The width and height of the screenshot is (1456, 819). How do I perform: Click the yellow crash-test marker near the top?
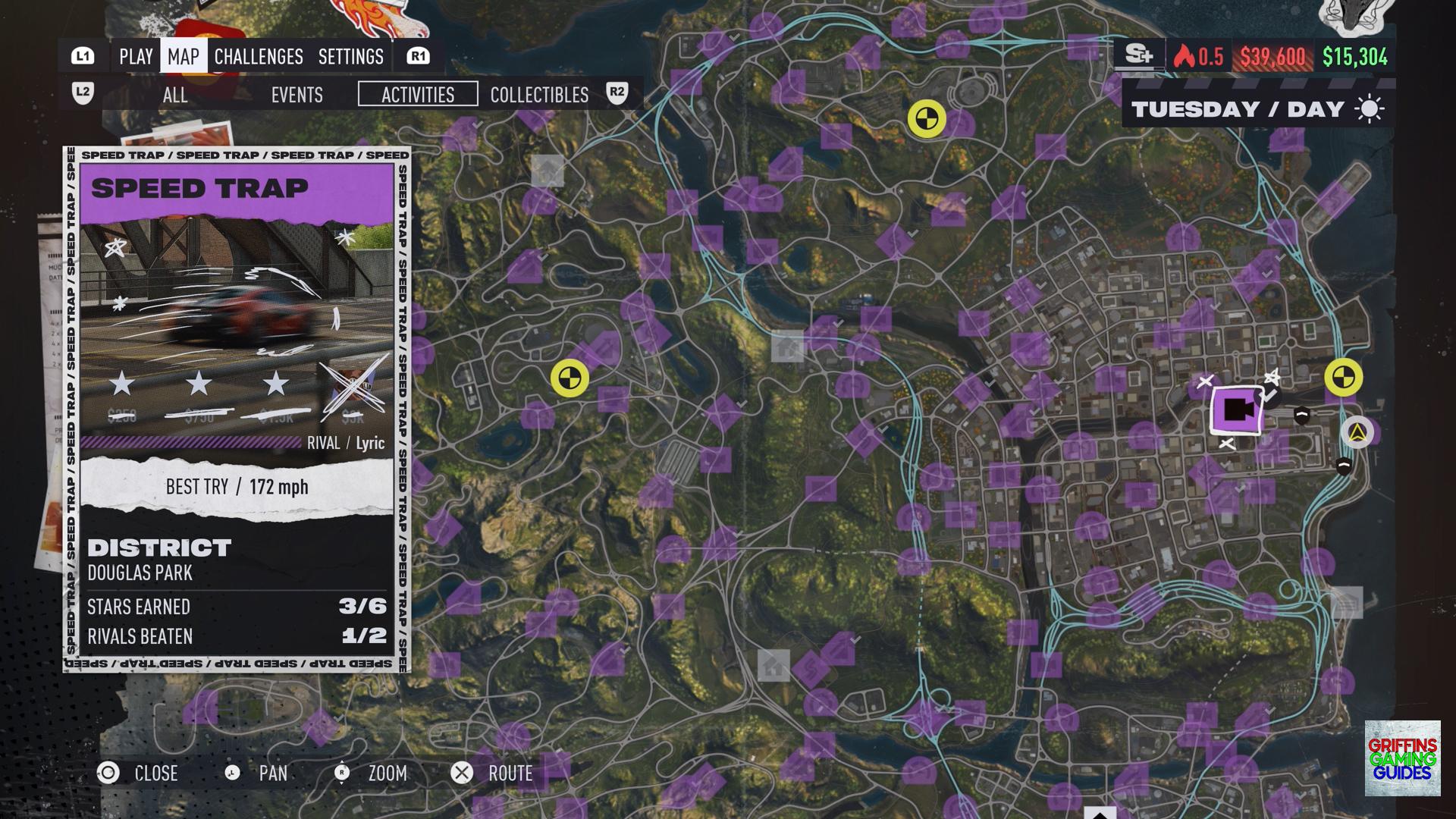[927, 119]
